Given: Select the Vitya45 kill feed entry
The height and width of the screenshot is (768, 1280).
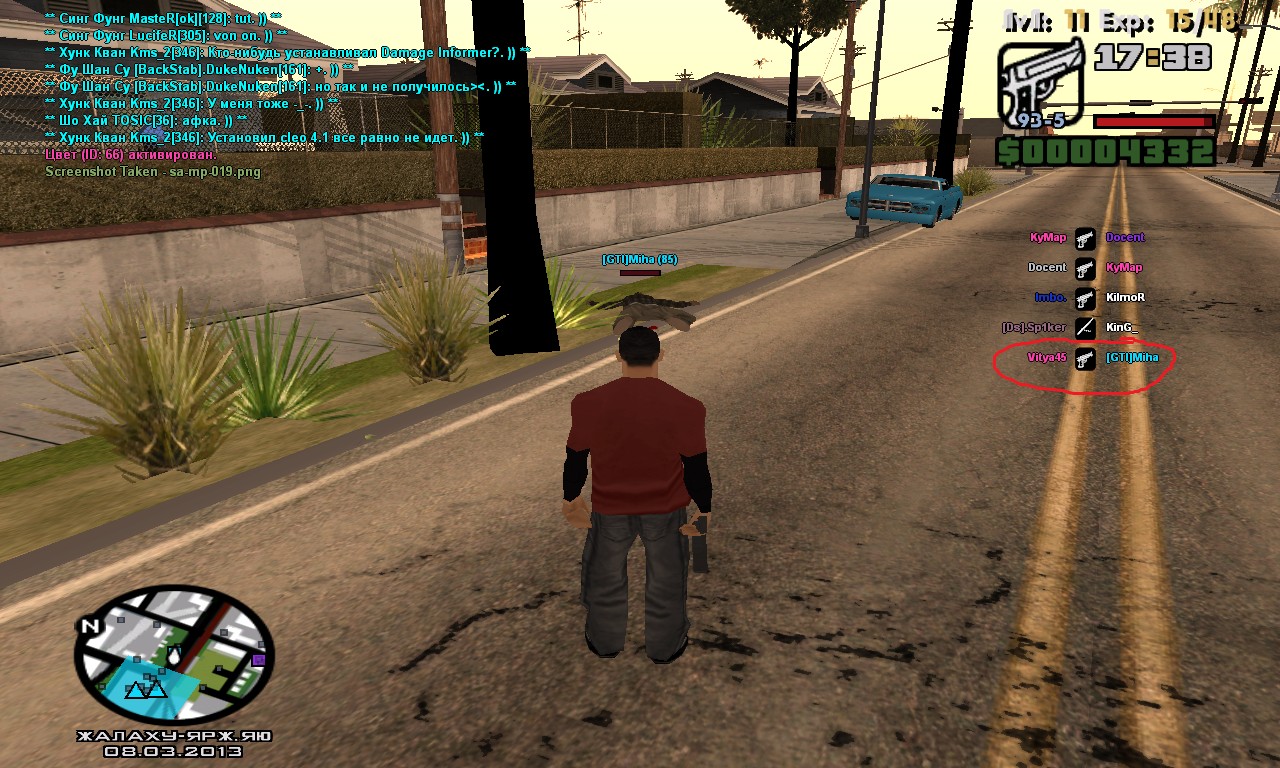Looking at the screenshot, I should tap(1047, 358).
